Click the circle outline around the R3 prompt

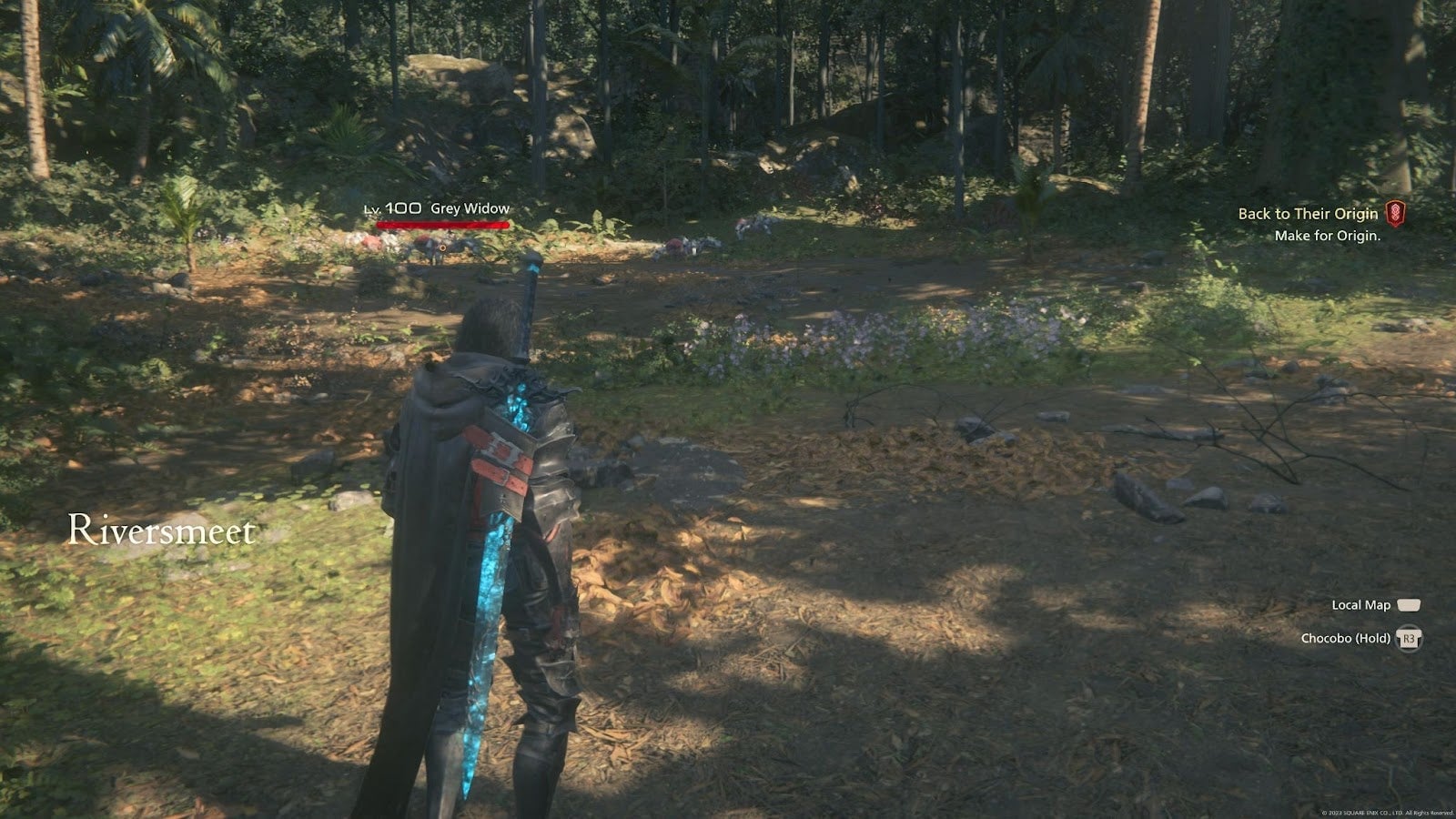[x=1408, y=640]
